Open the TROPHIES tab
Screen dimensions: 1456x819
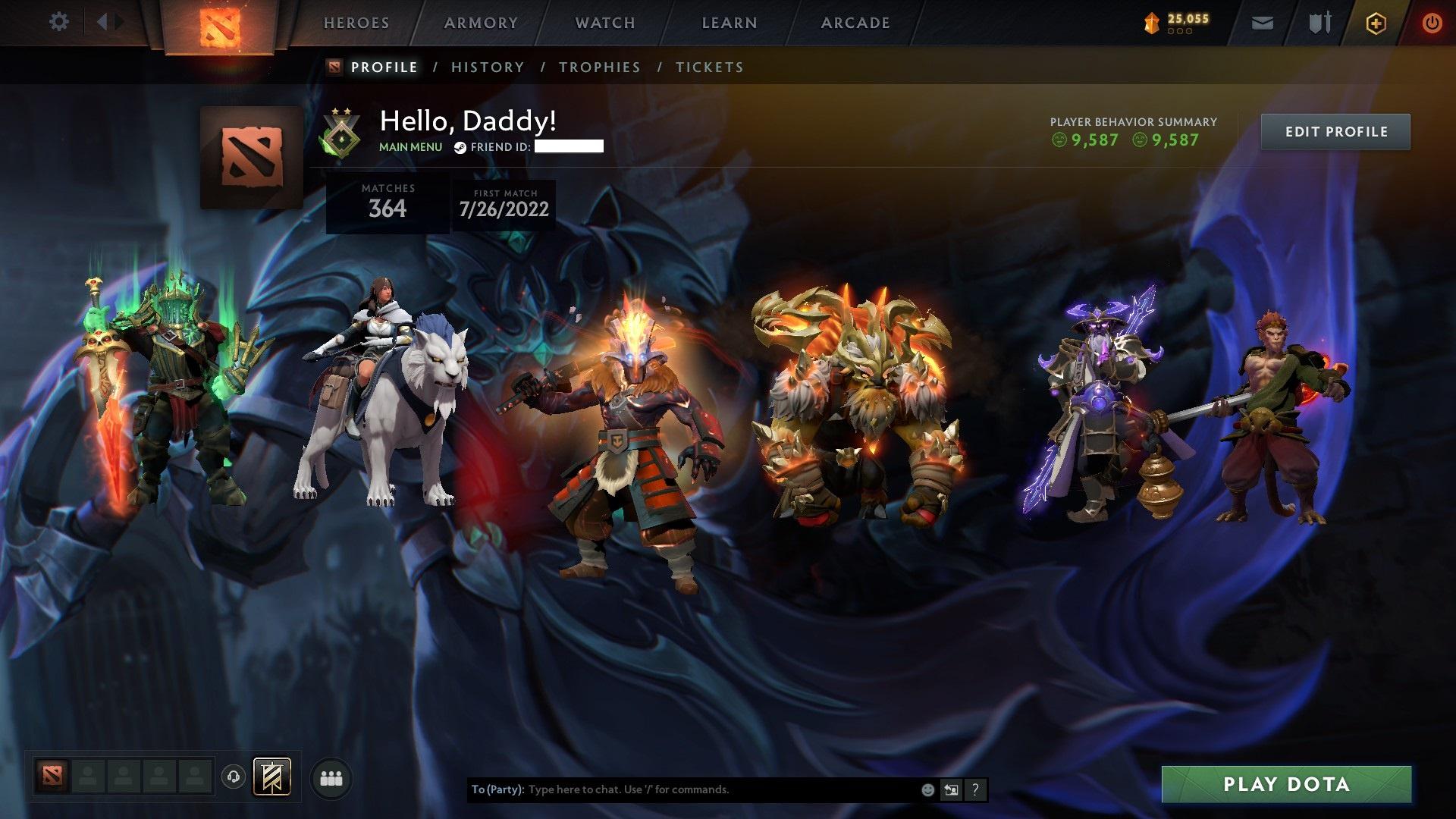click(x=600, y=67)
